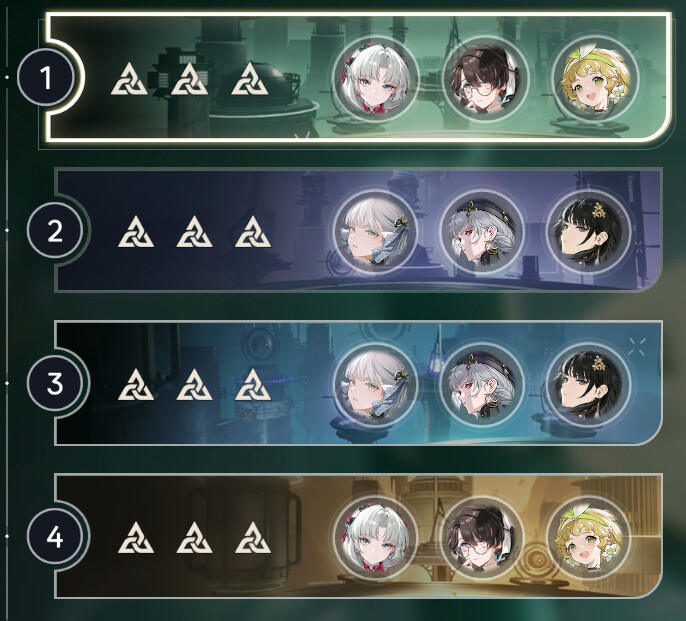Select the stage 1 number badge
This screenshot has height=621, width=686.
[x=42, y=78]
